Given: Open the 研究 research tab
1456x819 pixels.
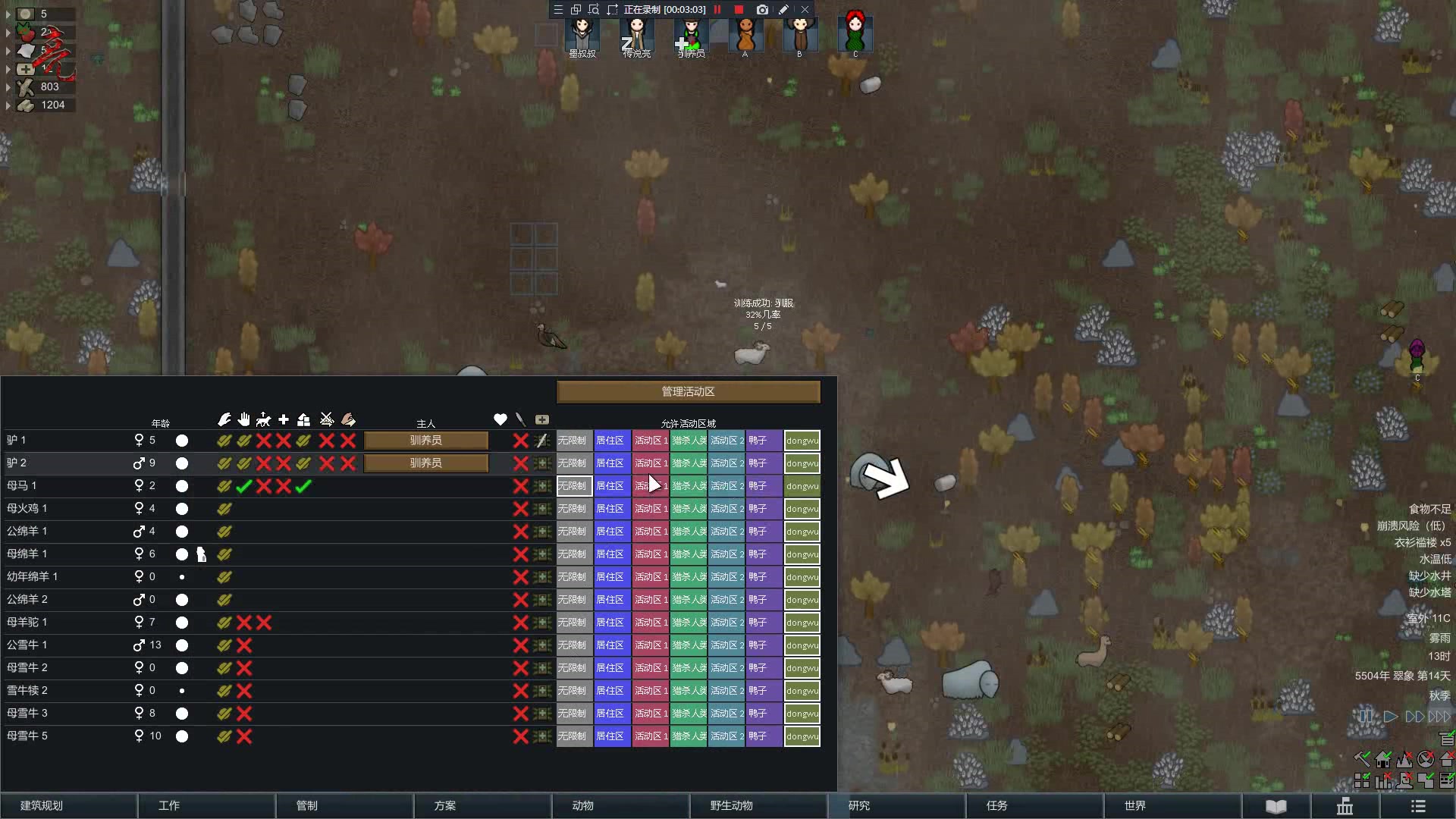Looking at the screenshot, I should coord(859,805).
